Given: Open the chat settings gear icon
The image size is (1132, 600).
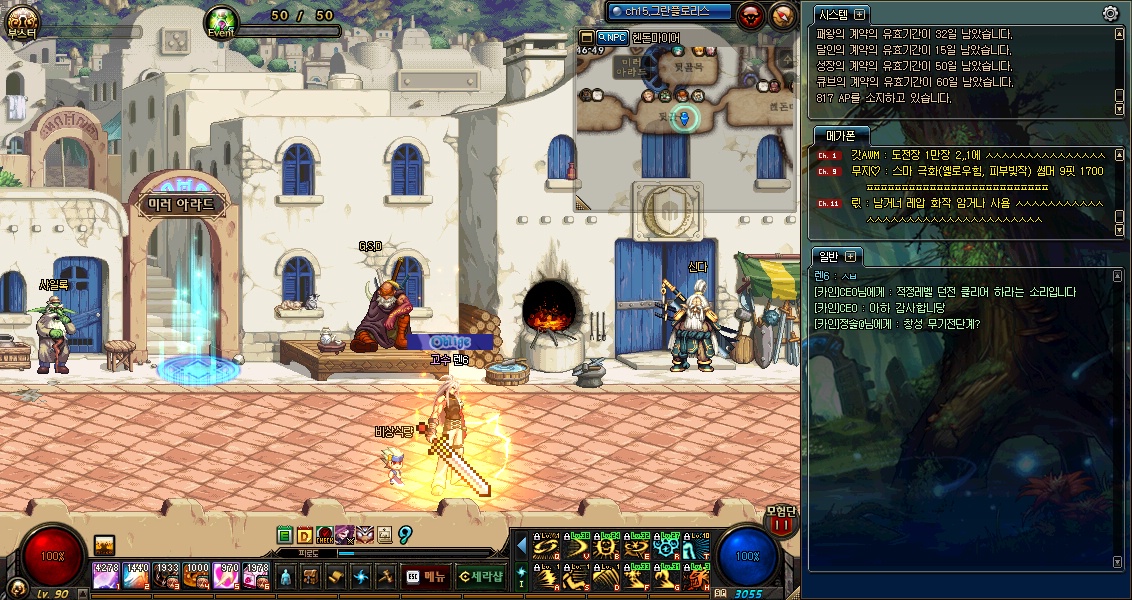Looking at the screenshot, I should click(1110, 13).
